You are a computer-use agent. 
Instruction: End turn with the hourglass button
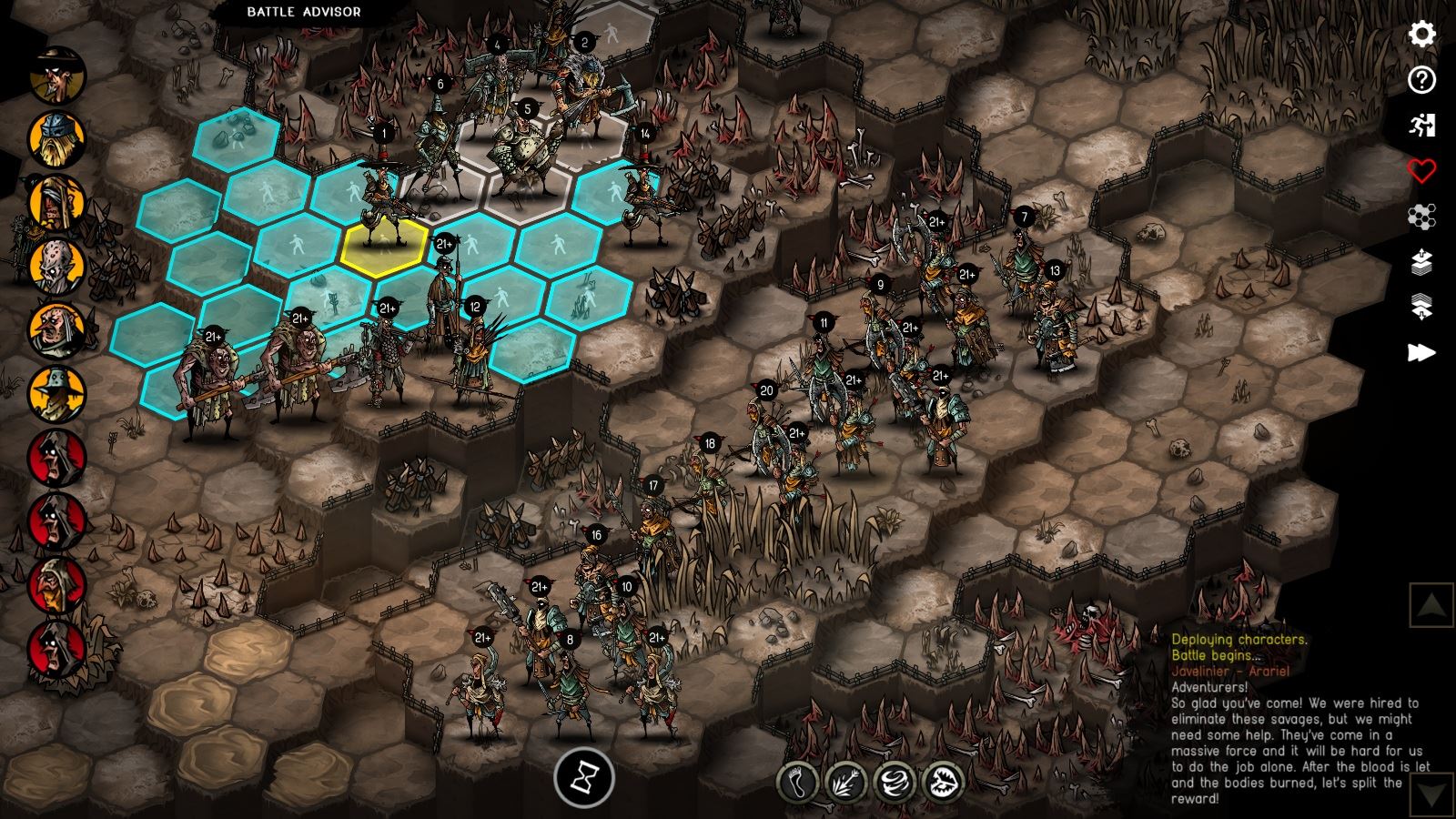click(583, 778)
